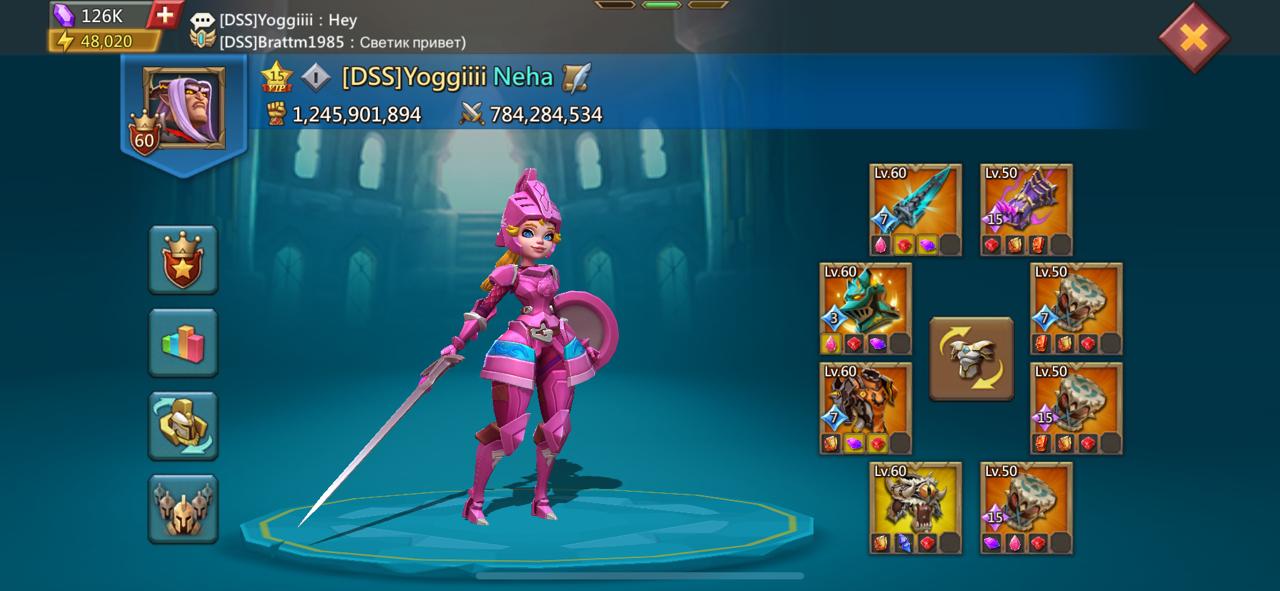The width and height of the screenshot is (1280, 591).
Task: Select the Lv.50 purple gauntlet slot
Action: [x=1026, y=209]
